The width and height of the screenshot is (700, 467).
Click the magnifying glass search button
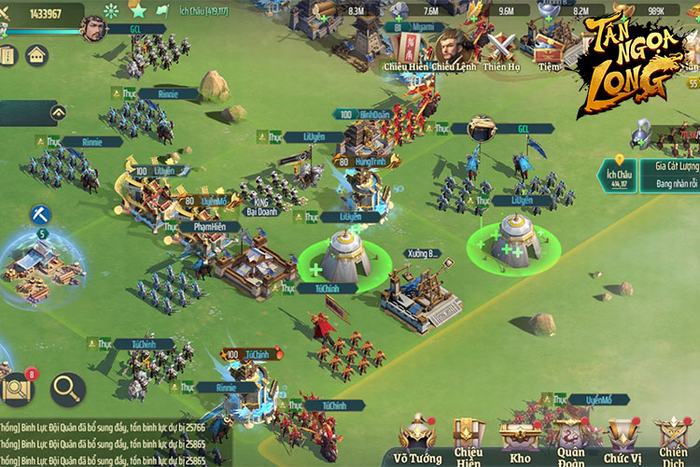[68, 387]
